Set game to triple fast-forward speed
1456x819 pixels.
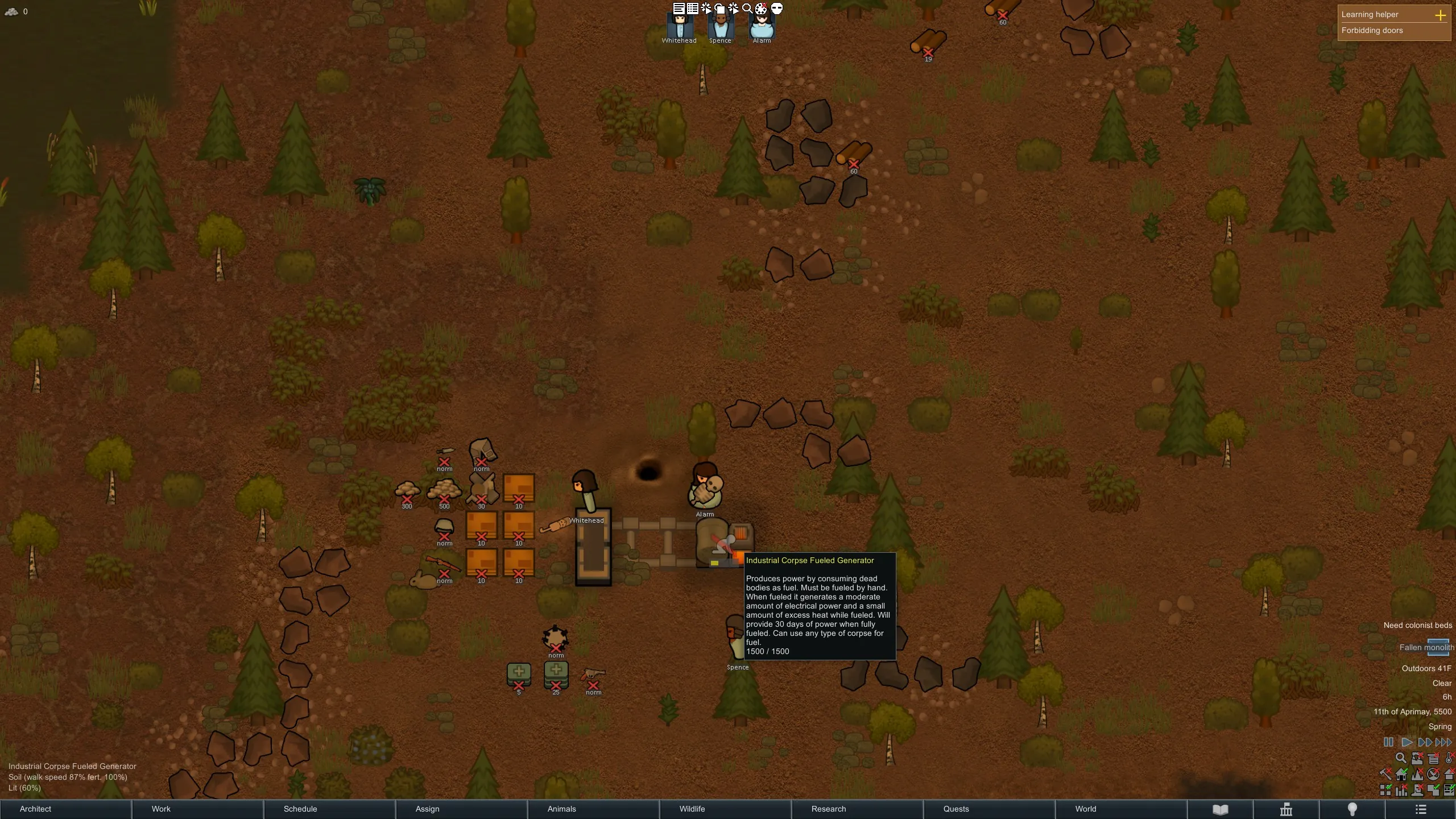pyautogui.click(x=1444, y=742)
